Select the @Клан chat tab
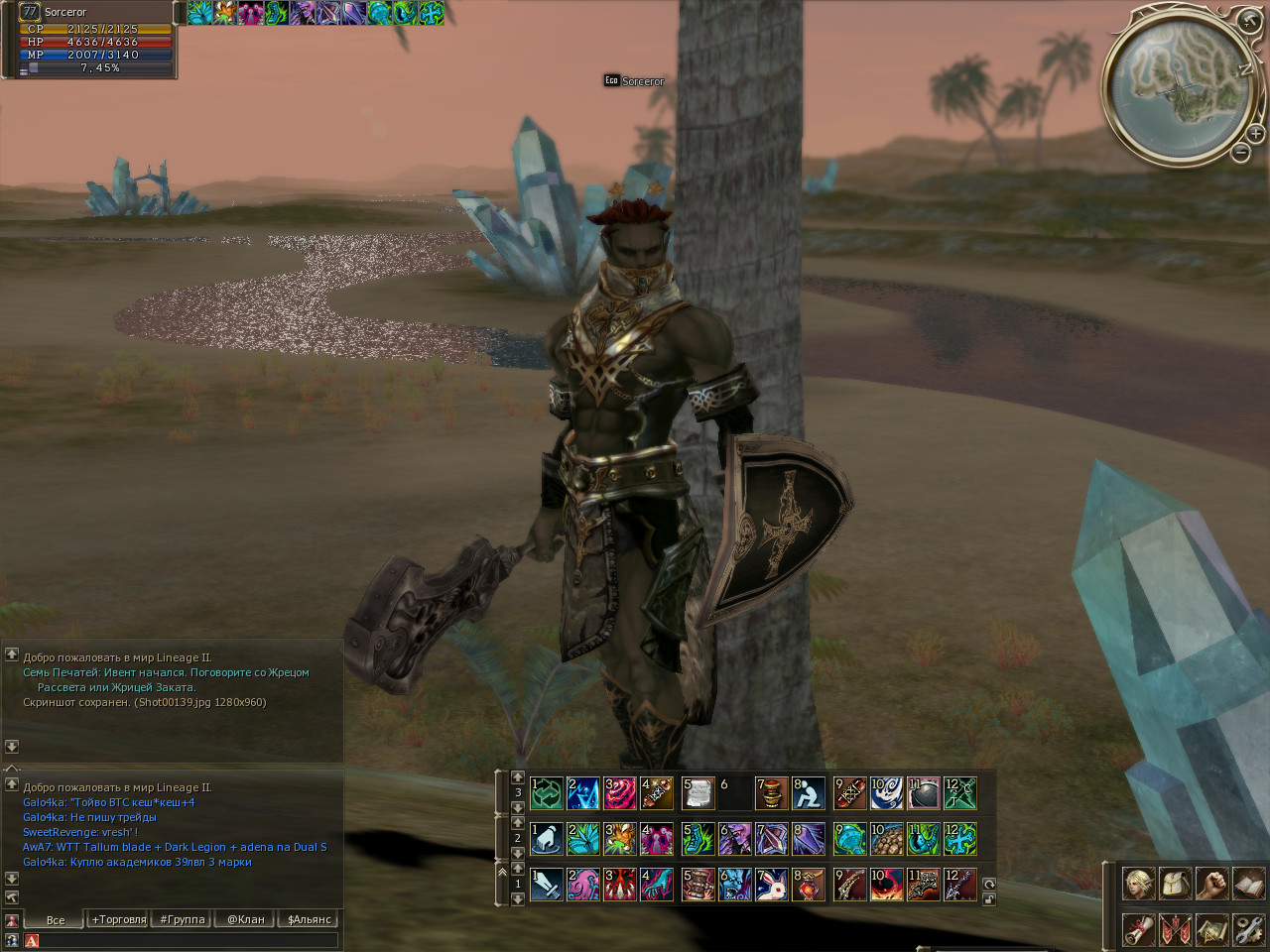Viewport: 1270px width, 952px height. (245, 919)
